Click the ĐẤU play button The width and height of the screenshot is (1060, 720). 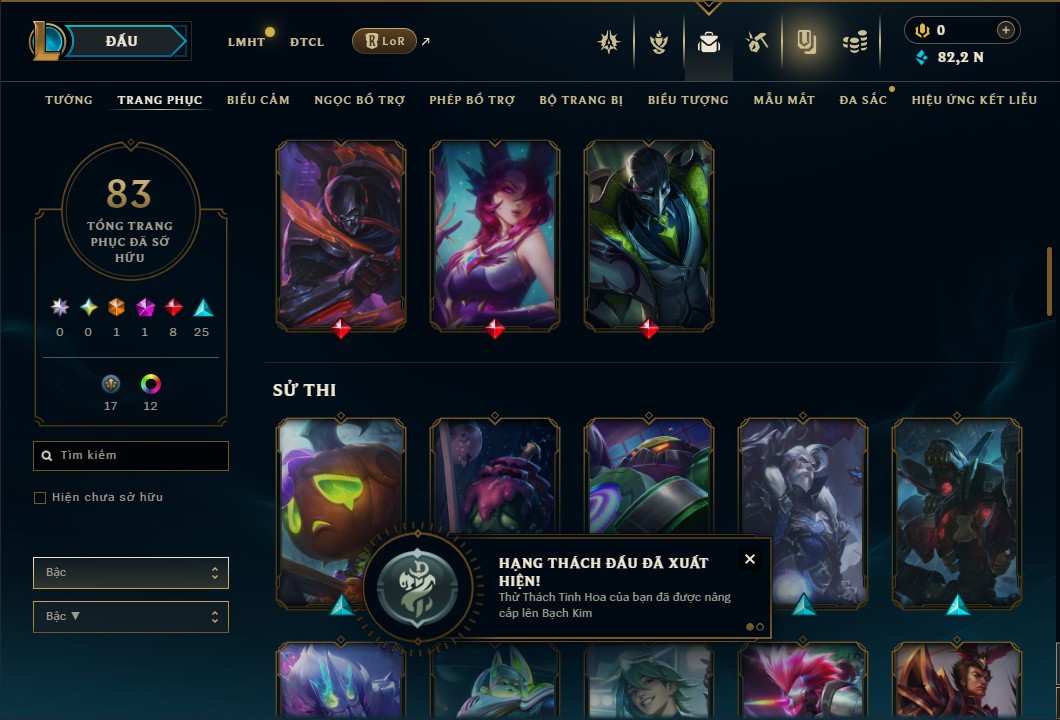tap(121, 41)
